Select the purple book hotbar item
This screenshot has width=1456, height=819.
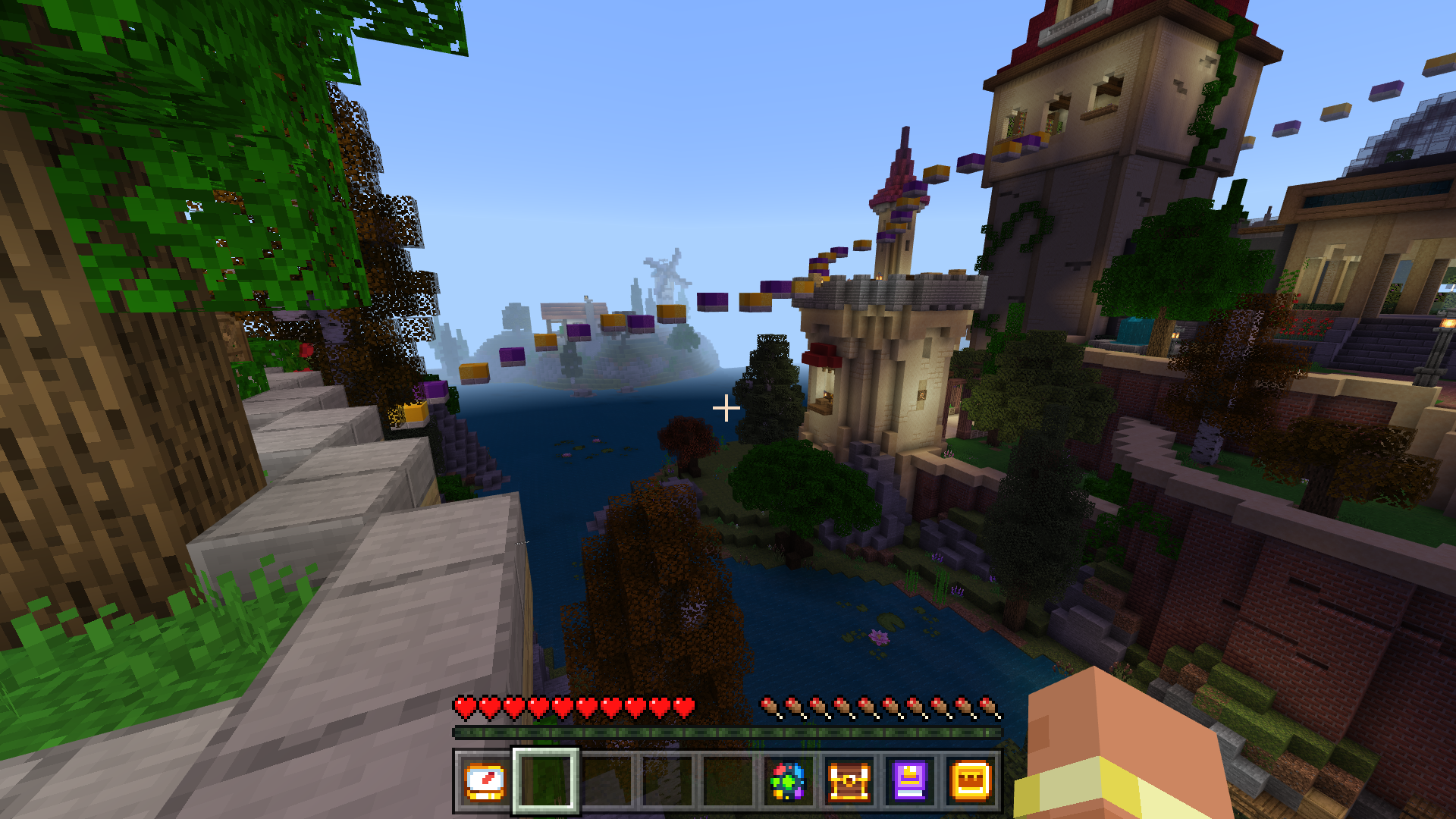pyautogui.click(x=909, y=781)
